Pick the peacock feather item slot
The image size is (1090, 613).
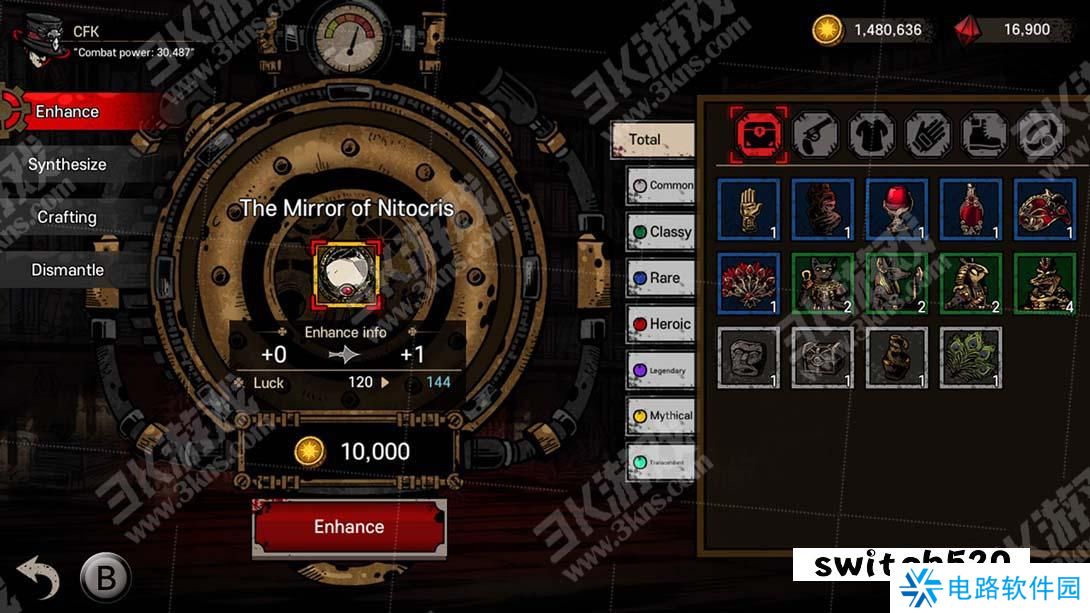[971, 358]
